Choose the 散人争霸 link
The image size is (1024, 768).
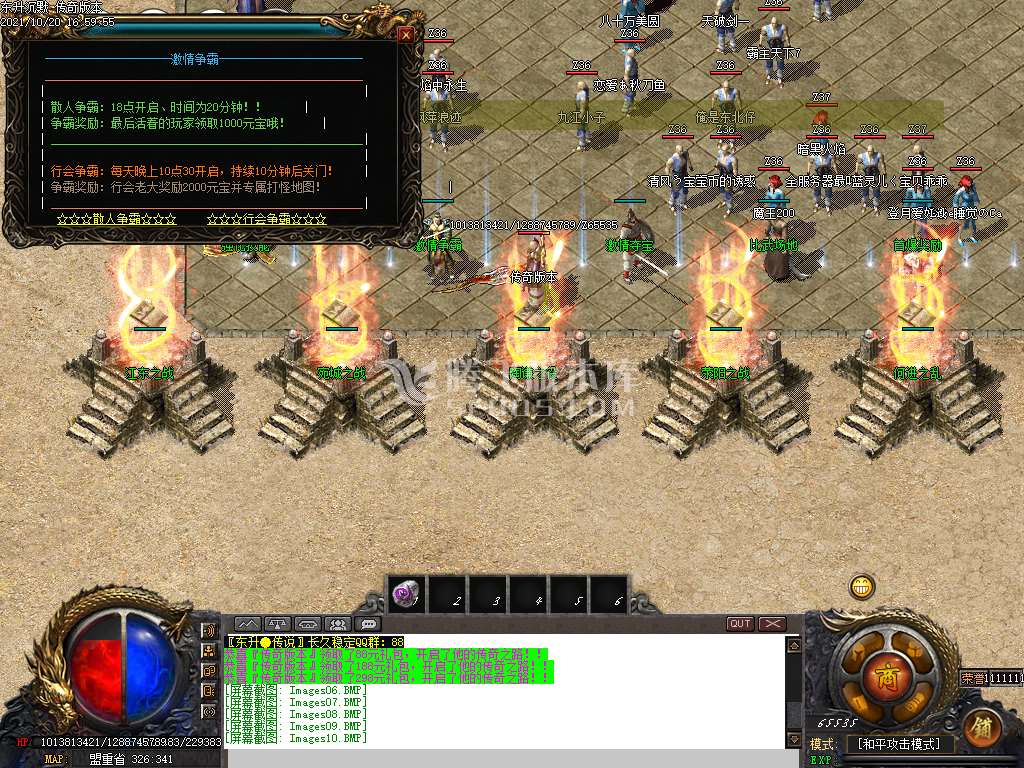coord(117,219)
